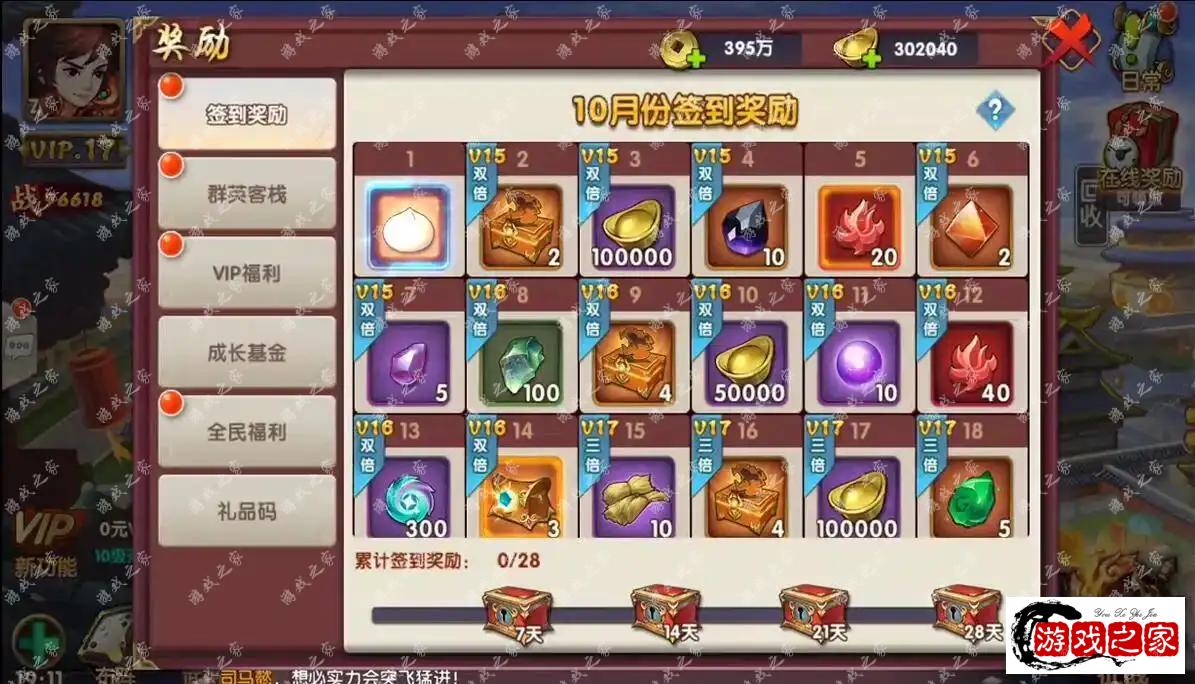The height and width of the screenshot is (684, 1195).
Task: Open the 礼品码 tab
Action: 246,511
